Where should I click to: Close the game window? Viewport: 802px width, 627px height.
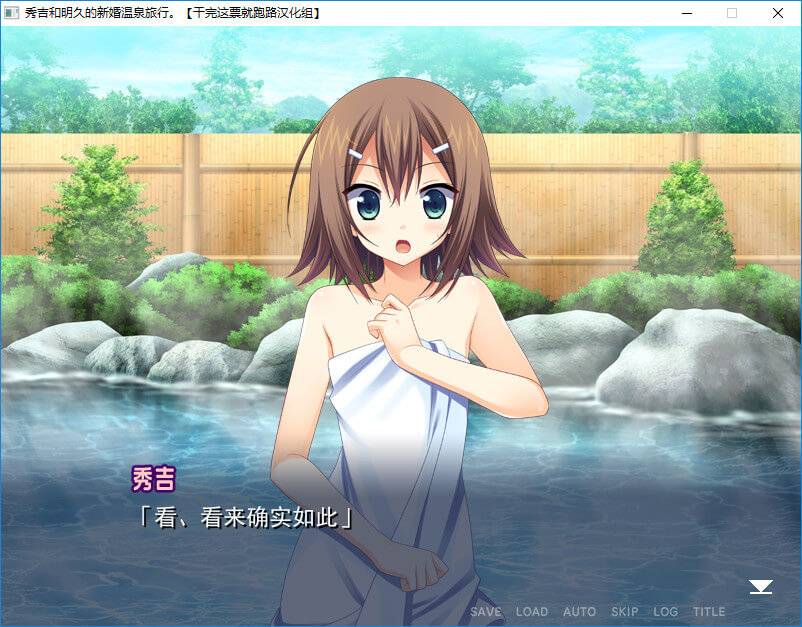click(777, 13)
